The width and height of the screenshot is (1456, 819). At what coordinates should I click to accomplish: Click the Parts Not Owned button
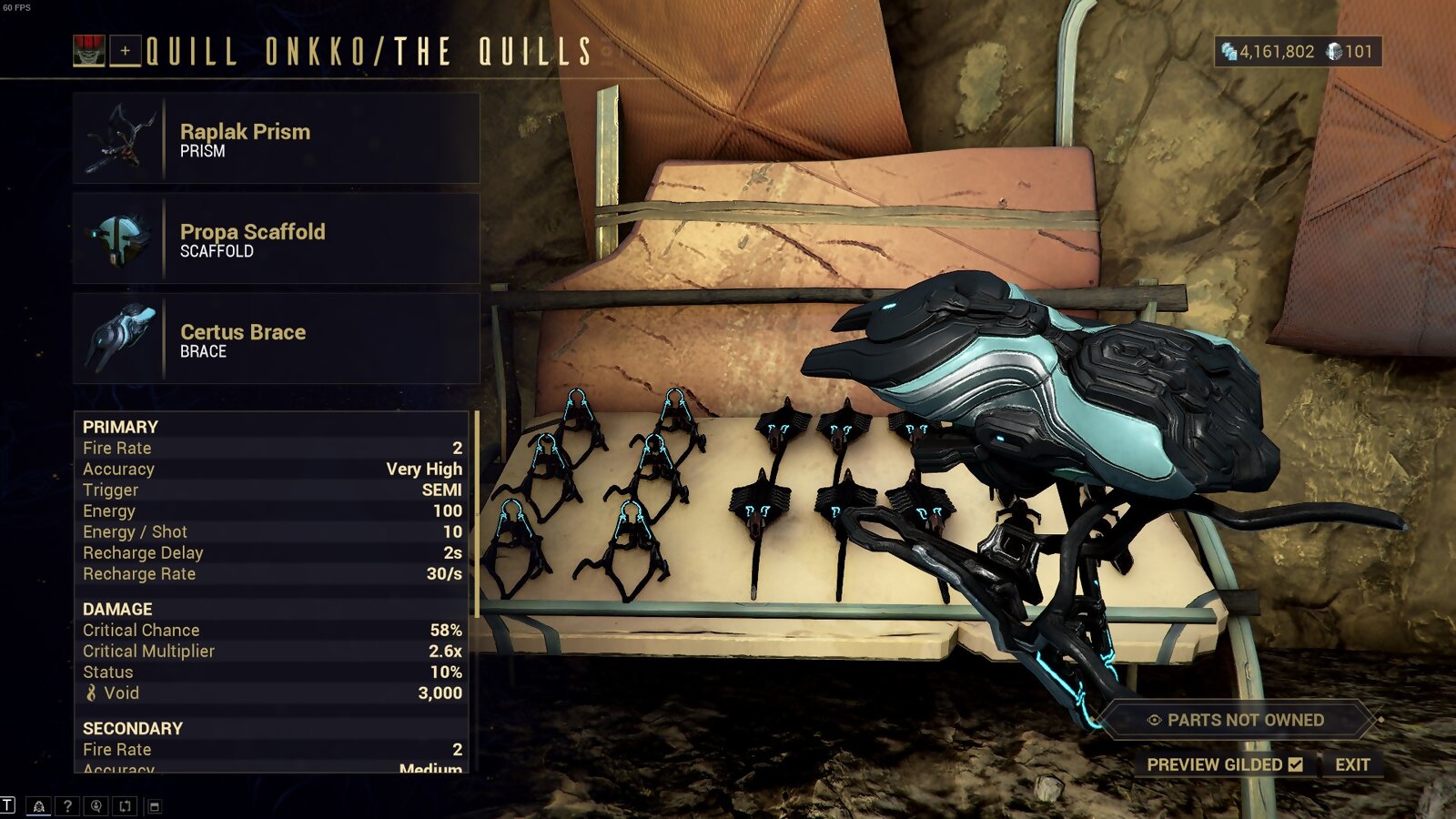(1228, 721)
